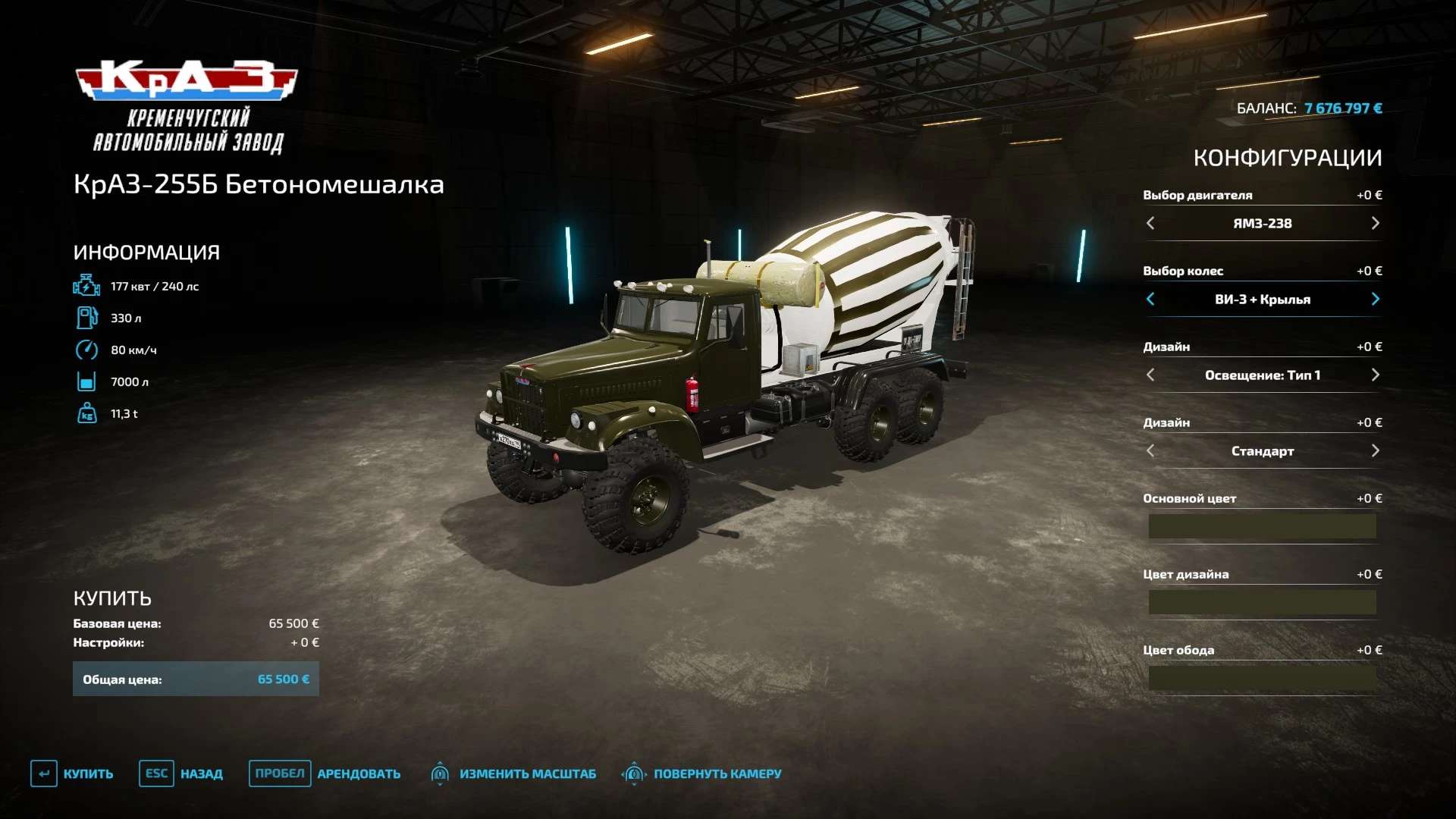Open the Цвет обода rim color swatch

[1262, 678]
